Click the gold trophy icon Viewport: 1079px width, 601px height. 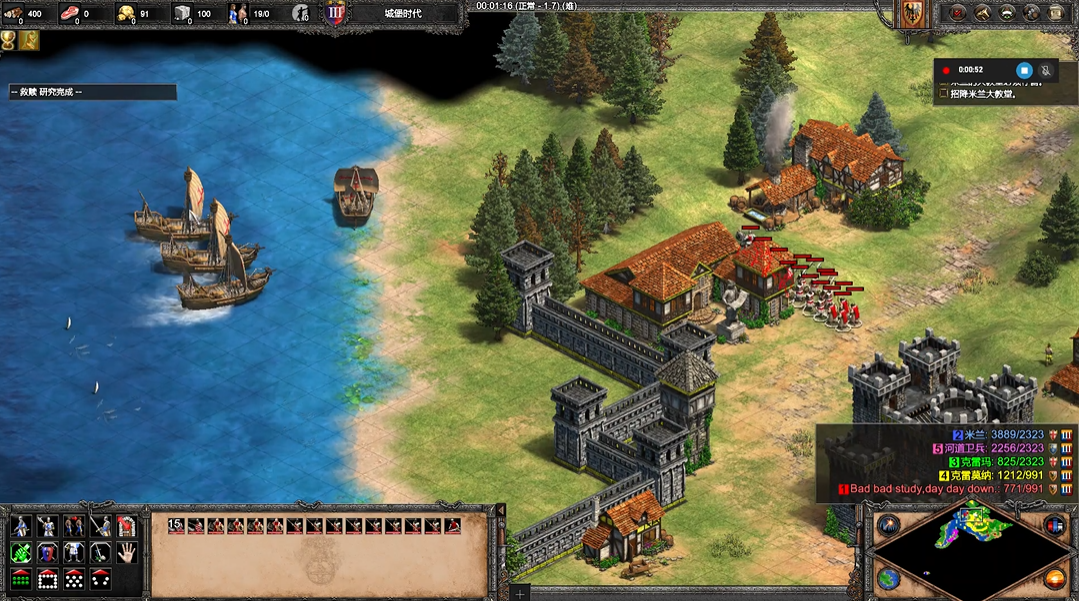[9, 40]
